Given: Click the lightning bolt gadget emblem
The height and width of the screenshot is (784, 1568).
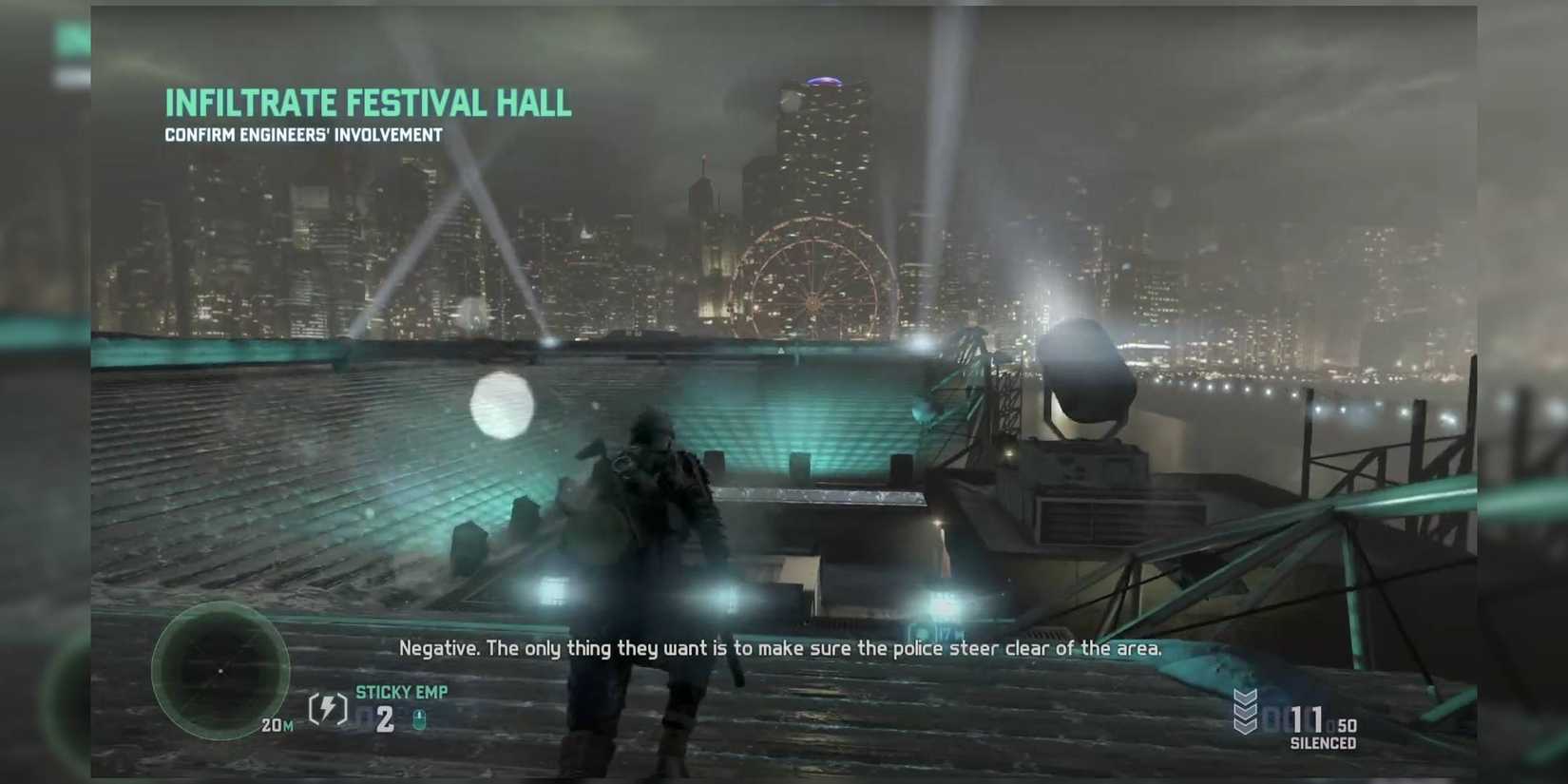Looking at the screenshot, I should tap(327, 710).
